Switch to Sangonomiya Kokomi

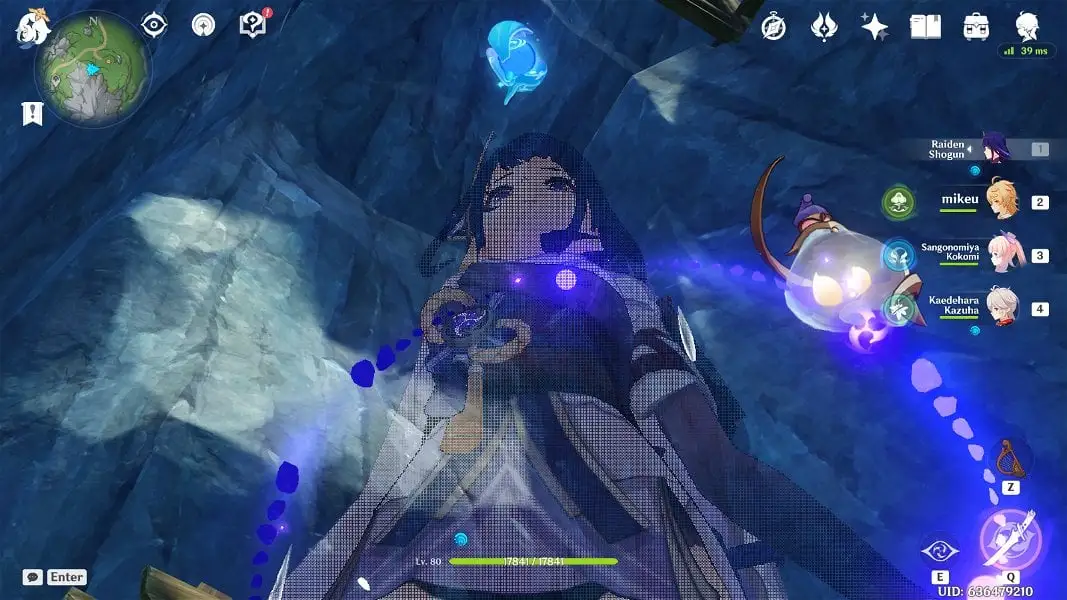(1001, 254)
